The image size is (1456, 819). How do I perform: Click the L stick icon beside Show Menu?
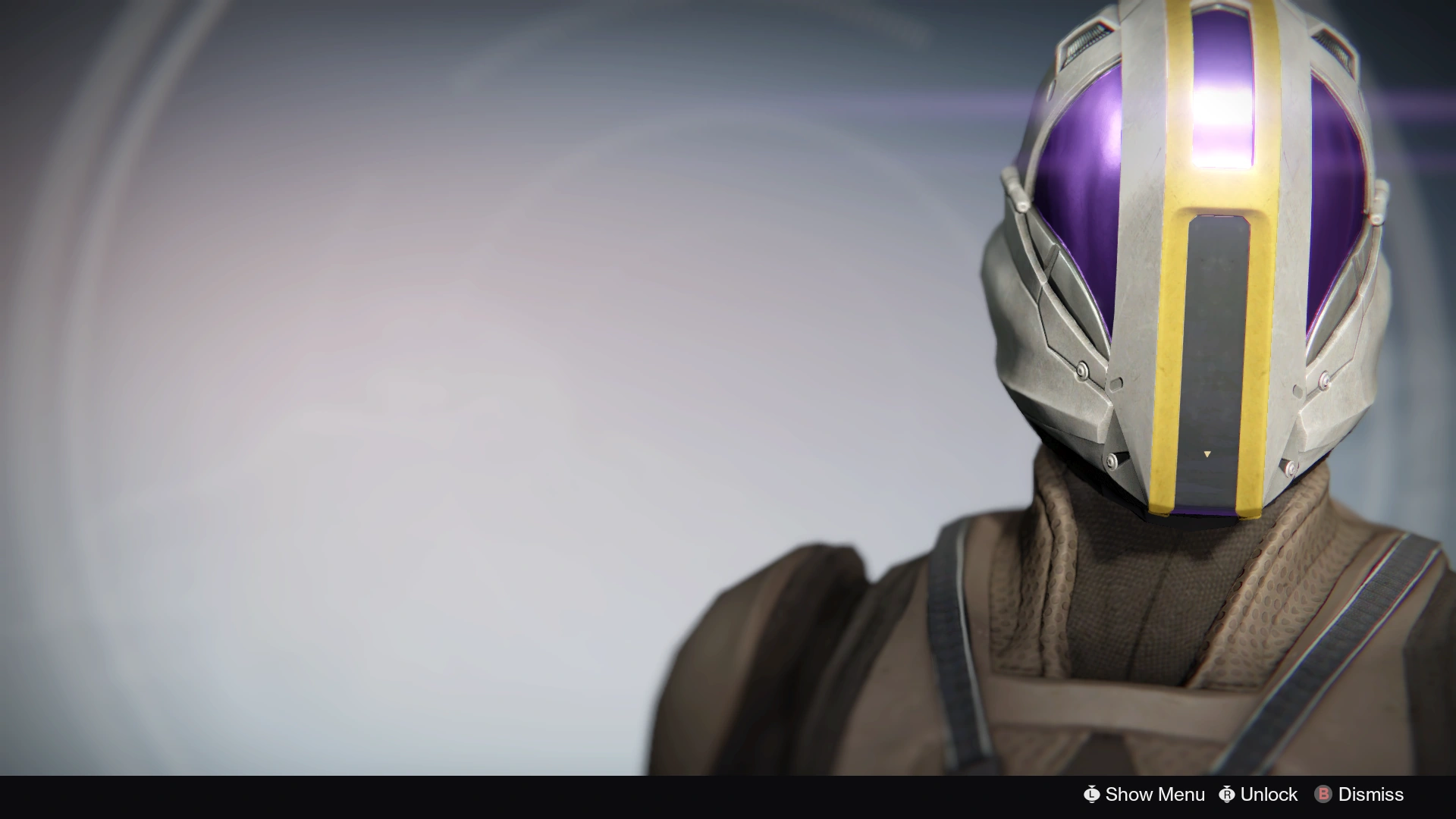pyautogui.click(x=1092, y=795)
